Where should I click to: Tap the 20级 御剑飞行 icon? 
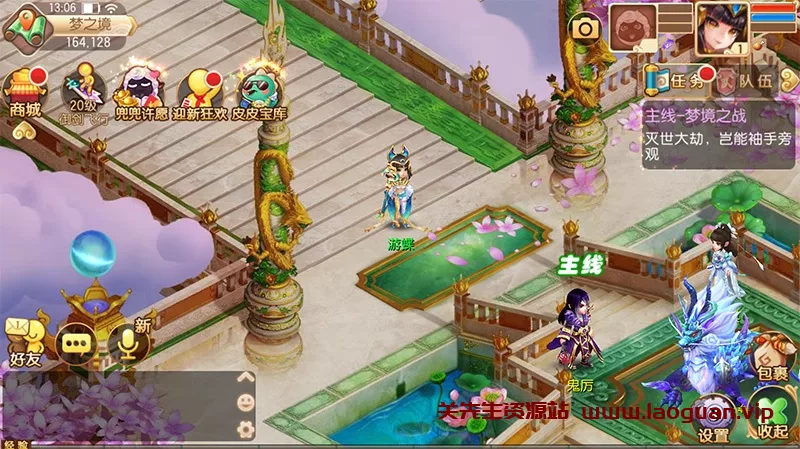click(81, 93)
